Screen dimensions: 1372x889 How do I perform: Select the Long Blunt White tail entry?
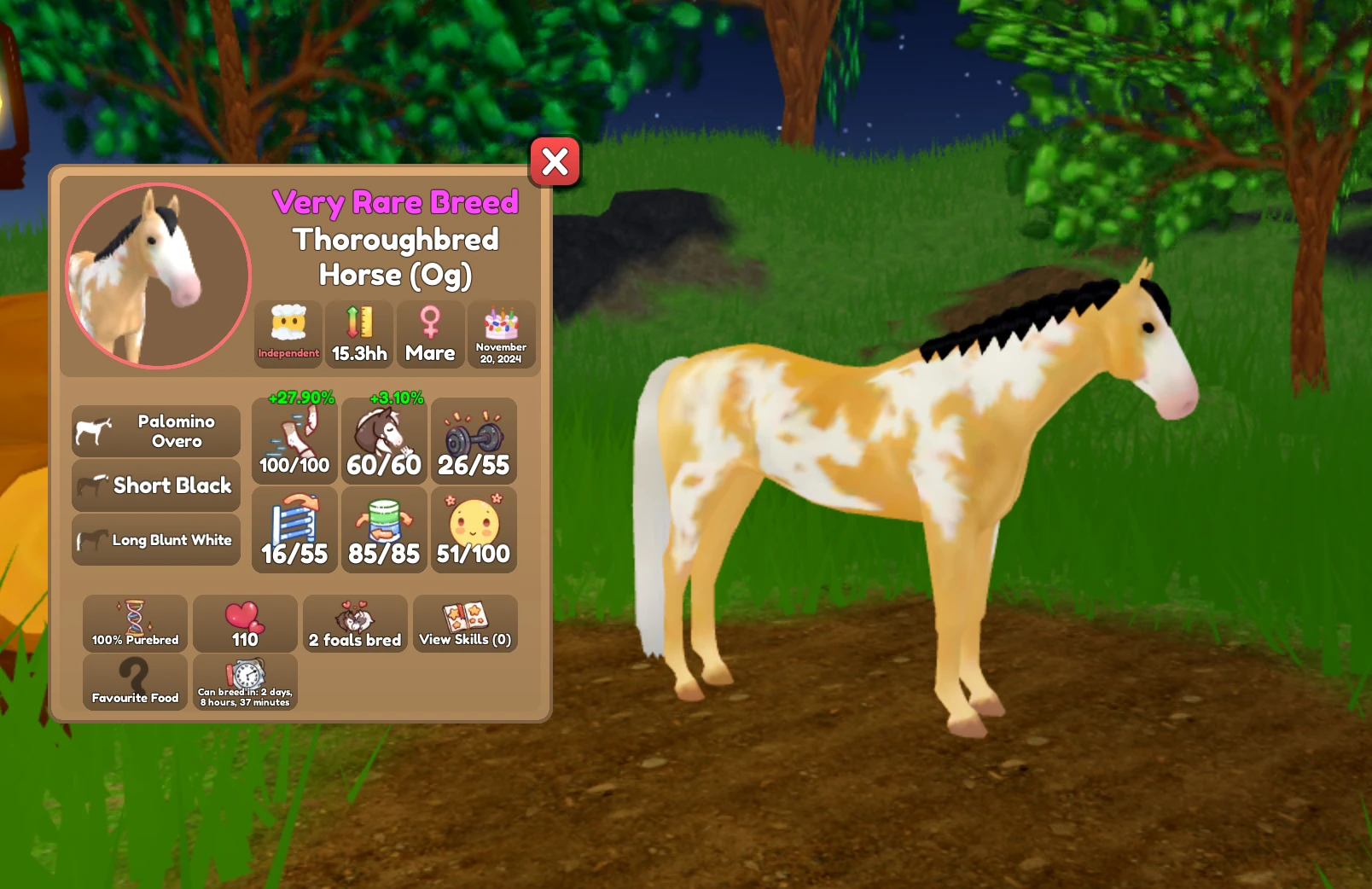155,539
